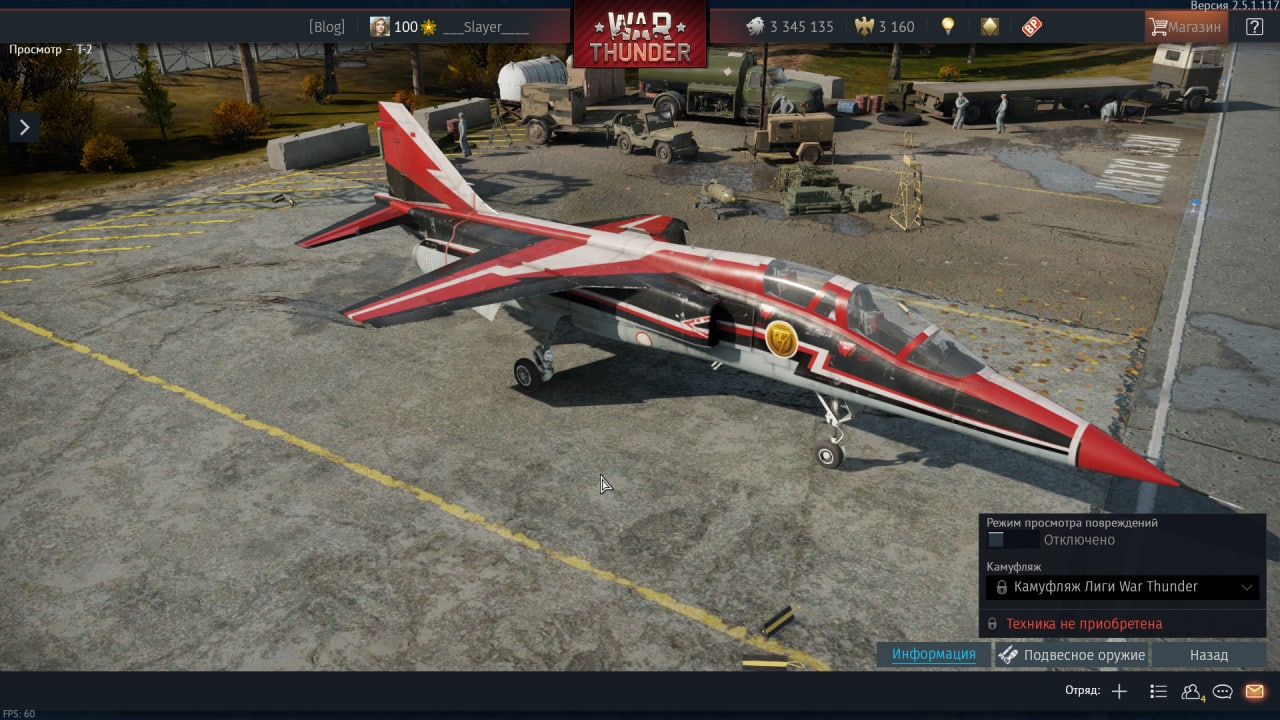Image resolution: width=1280 pixels, height=720 pixels.
Task: Open the orange mail envelope
Action: [x=1254, y=691]
